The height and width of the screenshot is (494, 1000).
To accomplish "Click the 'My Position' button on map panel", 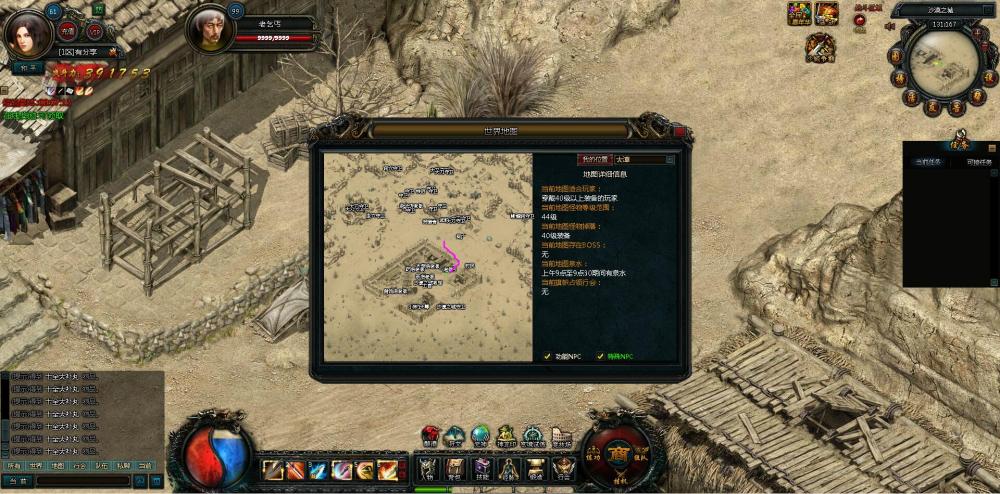I will [593, 159].
